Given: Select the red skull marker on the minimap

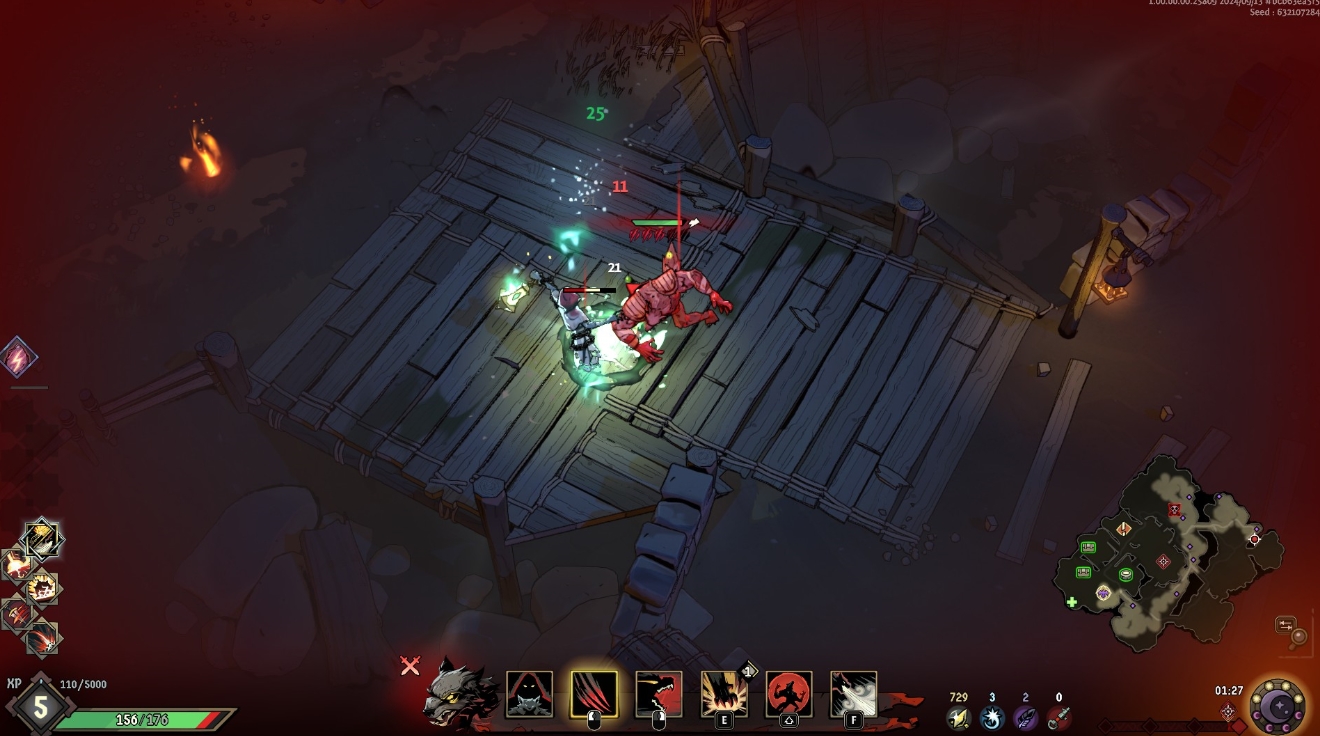Looking at the screenshot, I should click(x=1174, y=510).
